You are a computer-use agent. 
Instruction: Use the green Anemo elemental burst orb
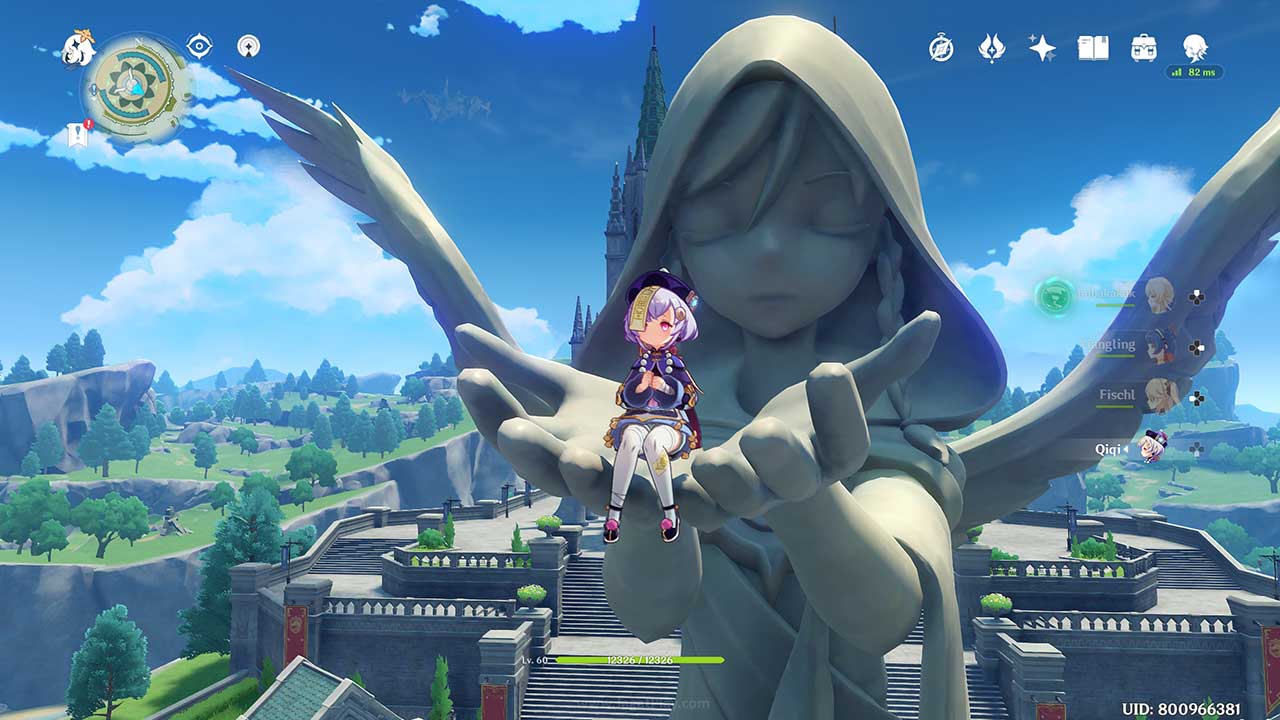tap(1054, 296)
